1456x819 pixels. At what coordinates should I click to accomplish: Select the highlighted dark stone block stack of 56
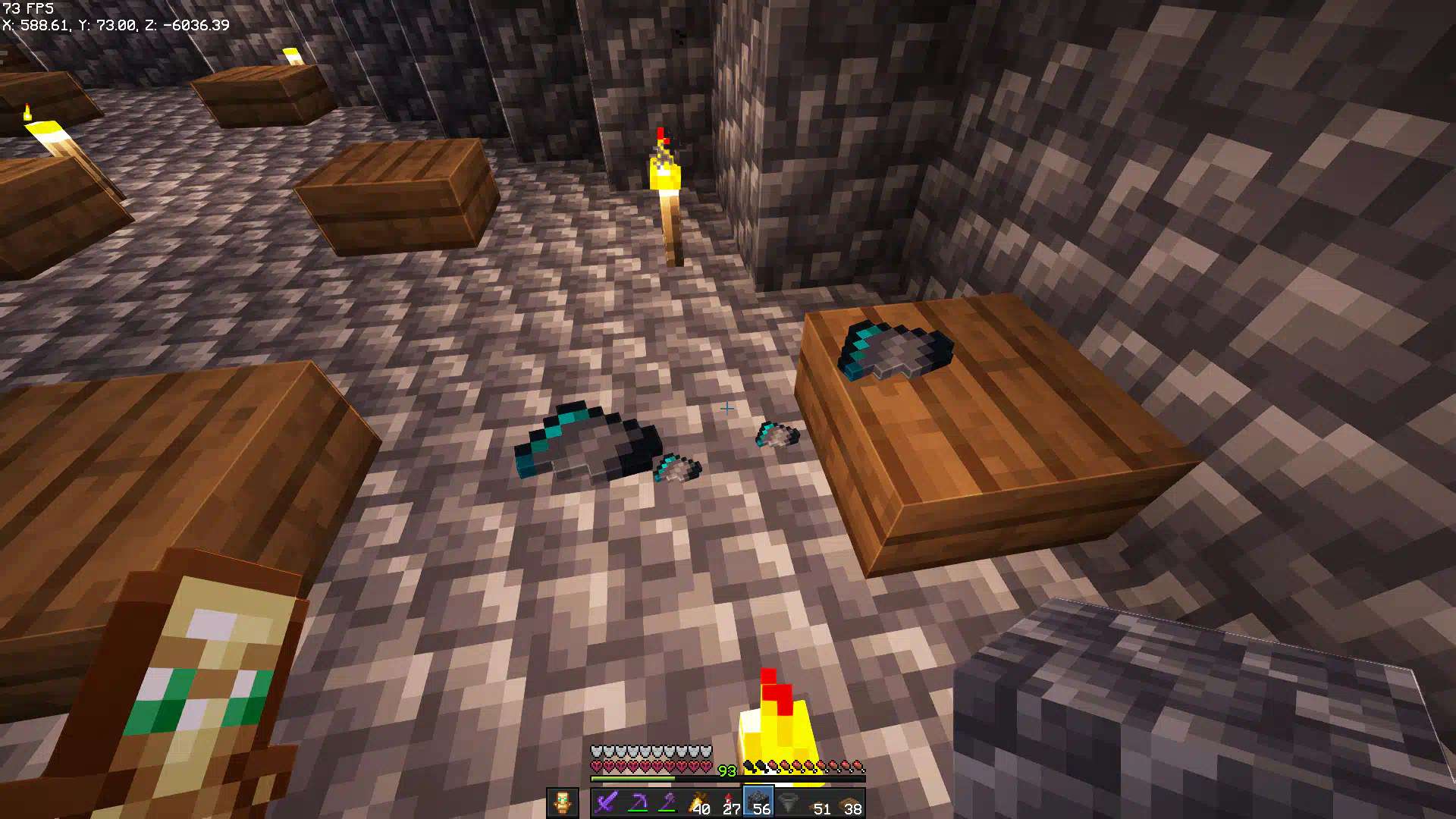click(x=758, y=802)
